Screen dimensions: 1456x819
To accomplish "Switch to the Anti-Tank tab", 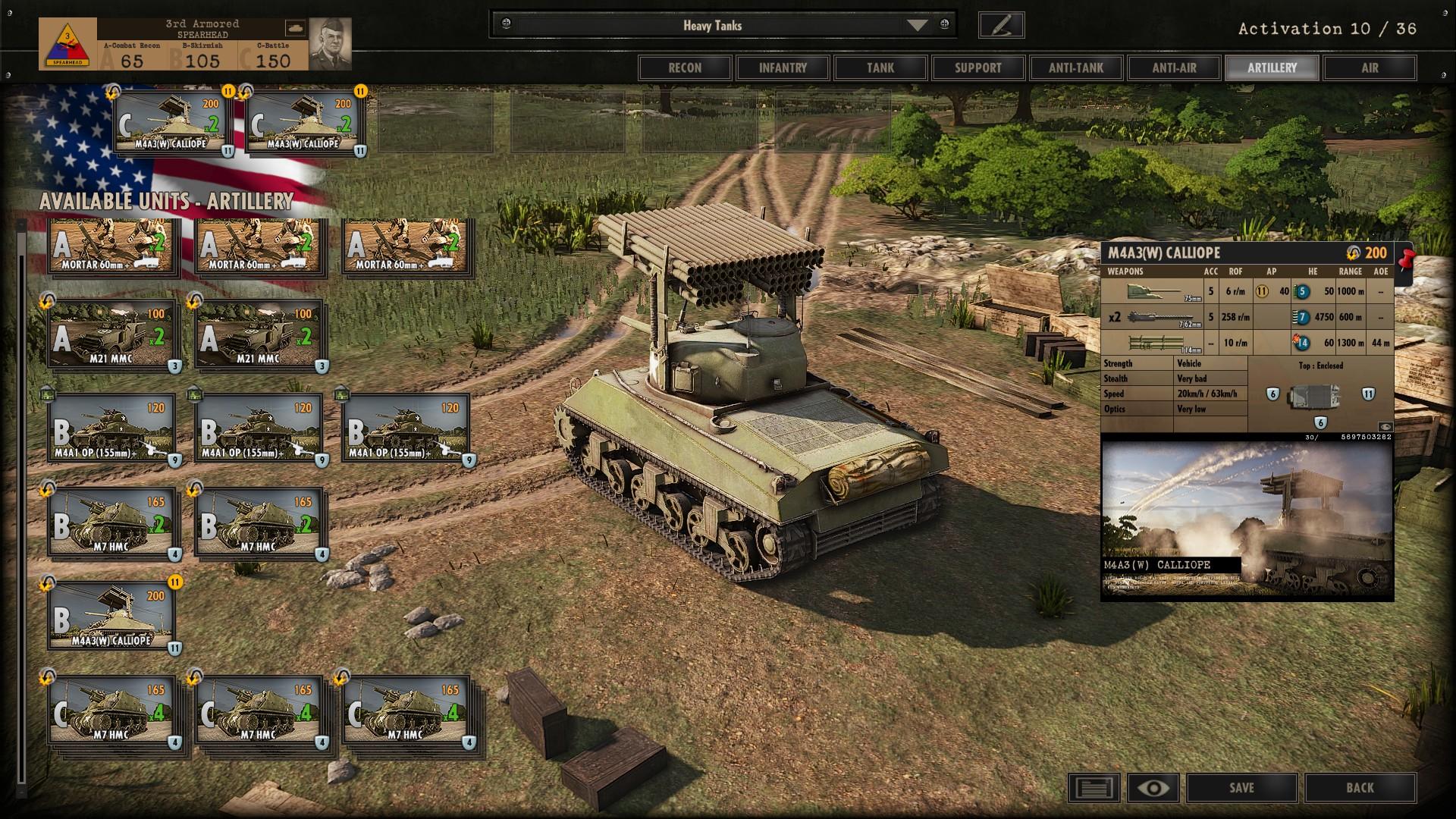I will tap(1076, 67).
